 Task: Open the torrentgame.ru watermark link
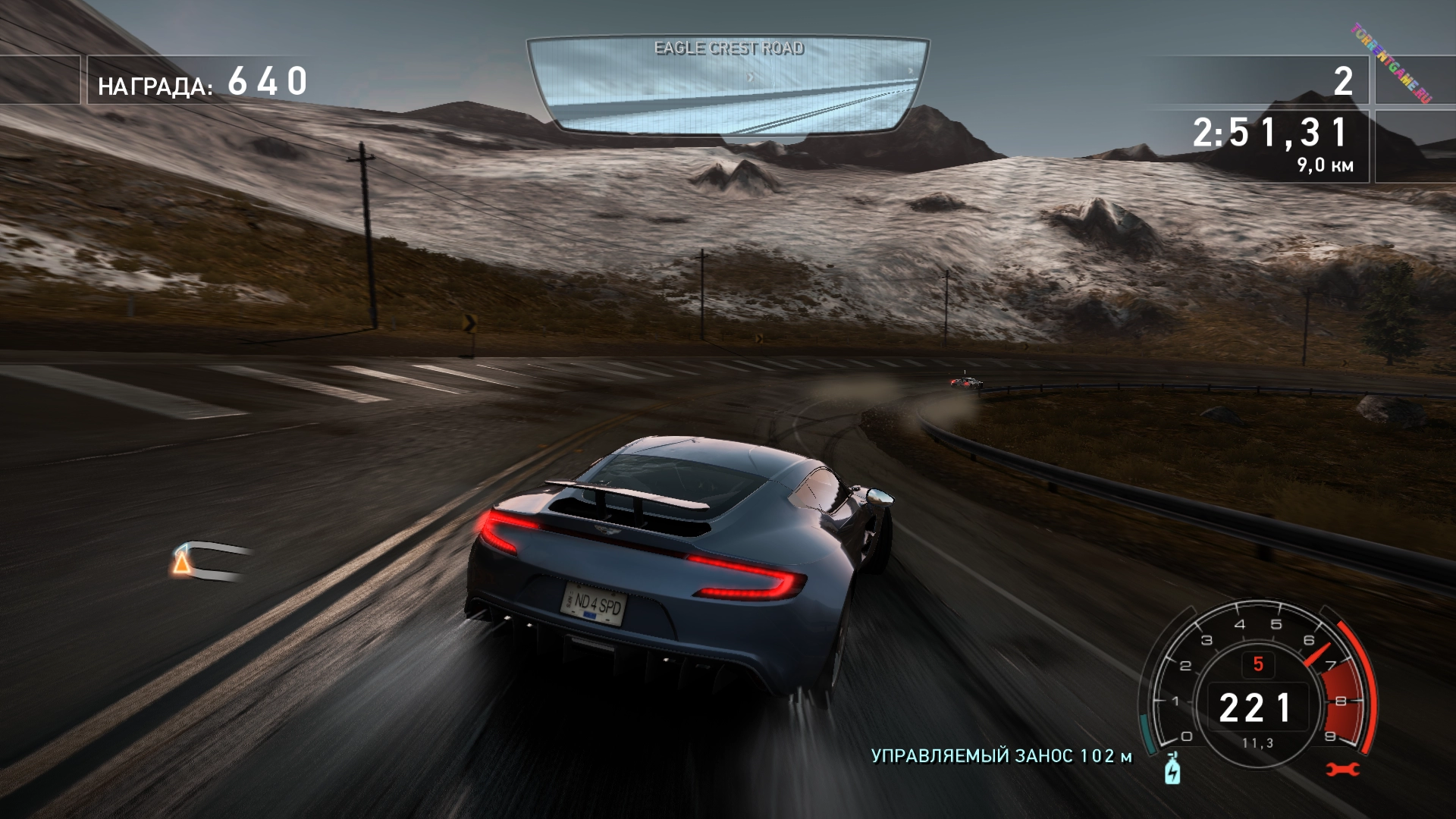coord(1390,64)
